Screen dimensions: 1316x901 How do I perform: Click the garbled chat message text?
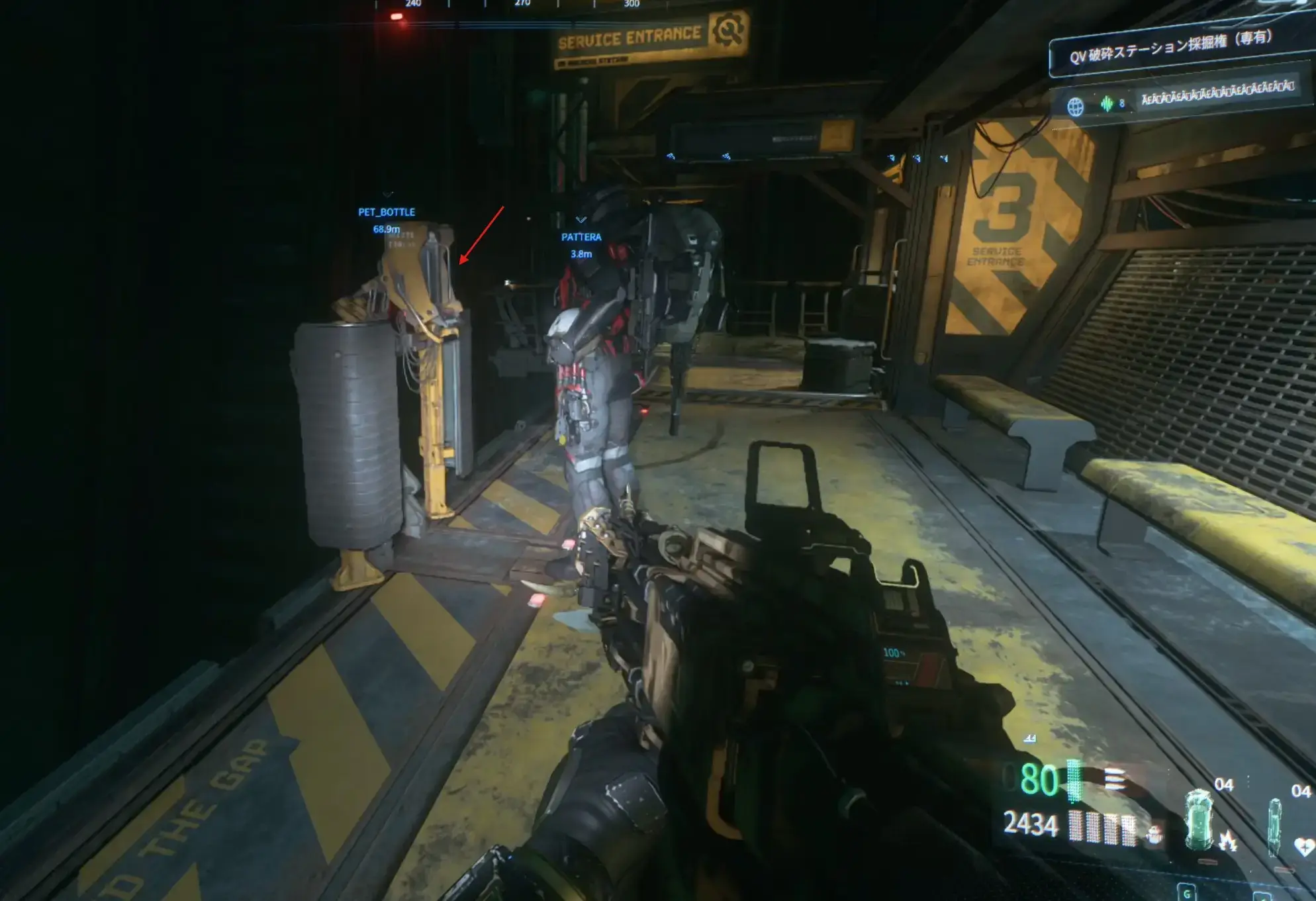[x=1217, y=94]
